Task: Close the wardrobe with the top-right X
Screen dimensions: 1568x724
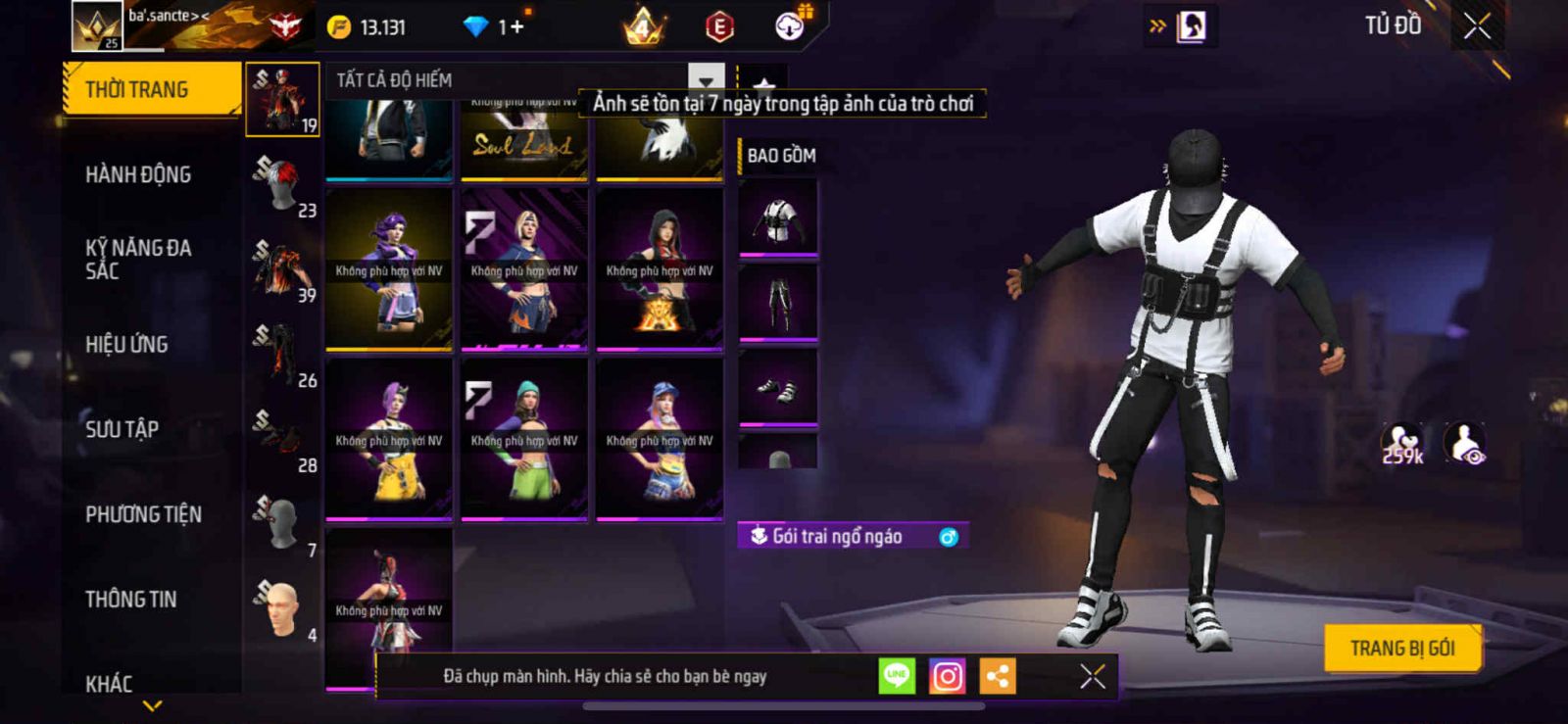Action: (x=1477, y=26)
